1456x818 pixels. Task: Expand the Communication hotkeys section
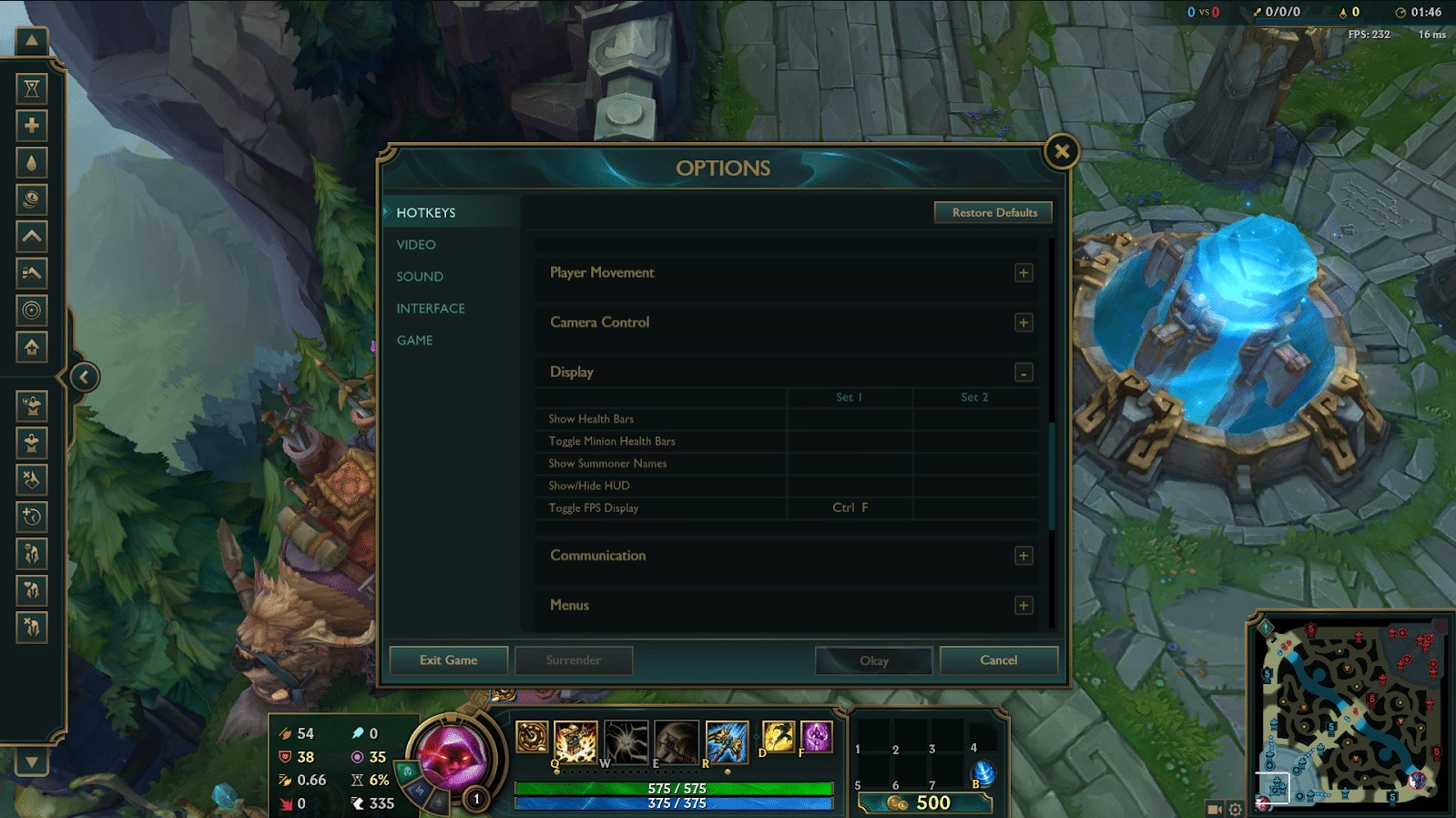[1023, 556]
